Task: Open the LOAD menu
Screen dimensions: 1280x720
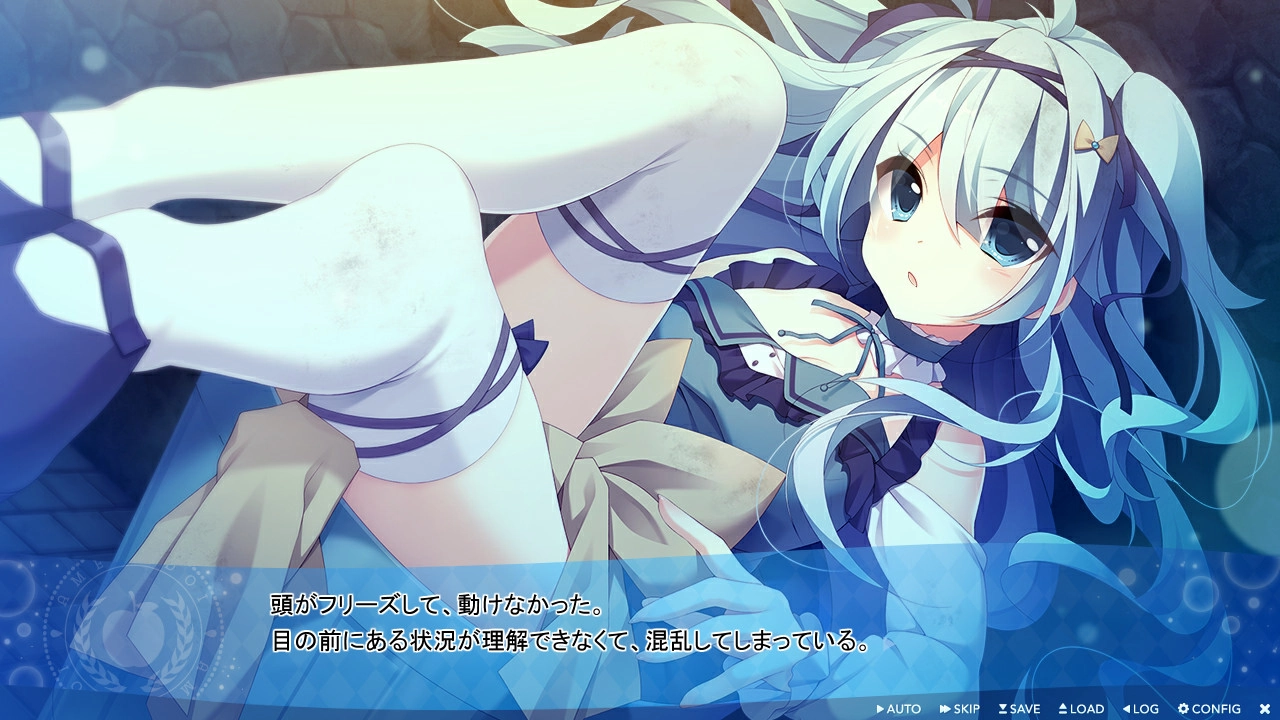Action: click(x=1081, y=709)
